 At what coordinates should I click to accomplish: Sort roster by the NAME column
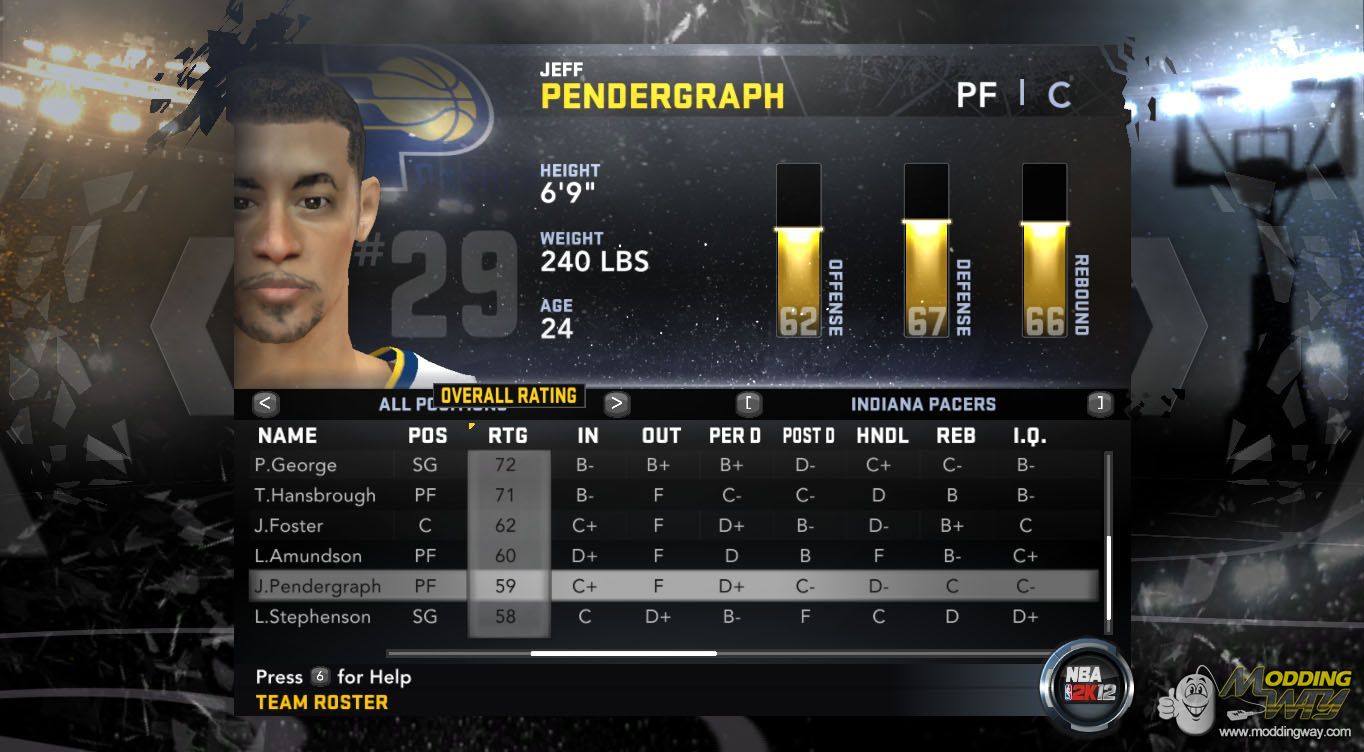tap(287, 436)
